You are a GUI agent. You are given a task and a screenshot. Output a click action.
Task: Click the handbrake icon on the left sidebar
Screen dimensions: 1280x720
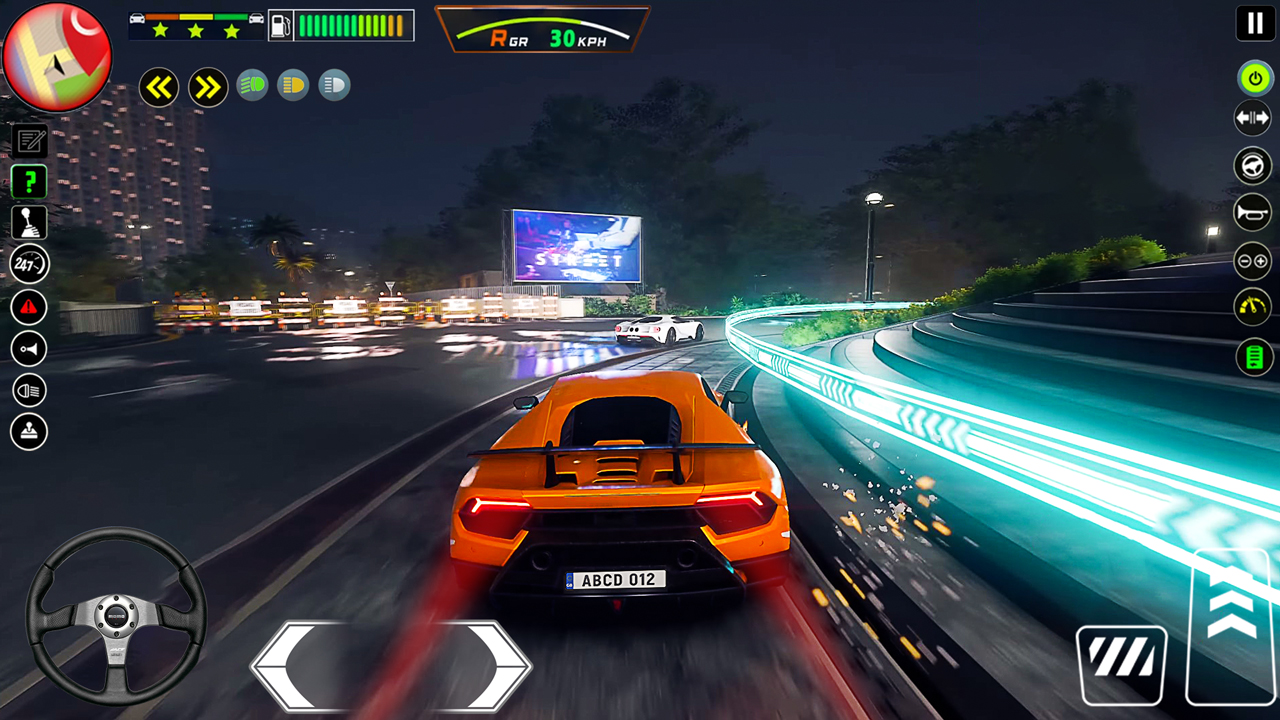tap(29, 431)
